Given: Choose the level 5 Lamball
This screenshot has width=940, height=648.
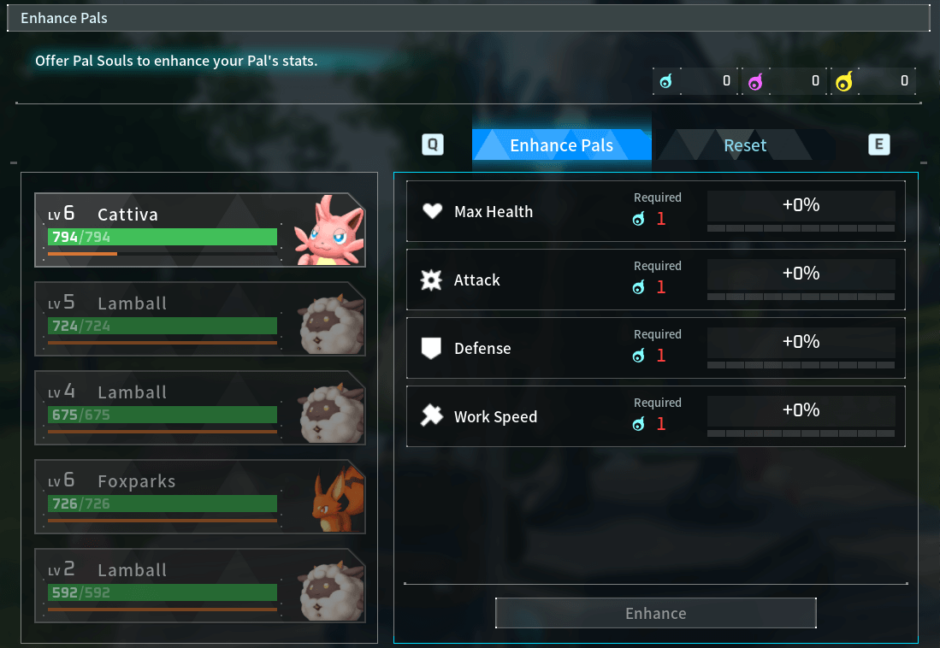Looking at the screenshot, I should point(199,319).
